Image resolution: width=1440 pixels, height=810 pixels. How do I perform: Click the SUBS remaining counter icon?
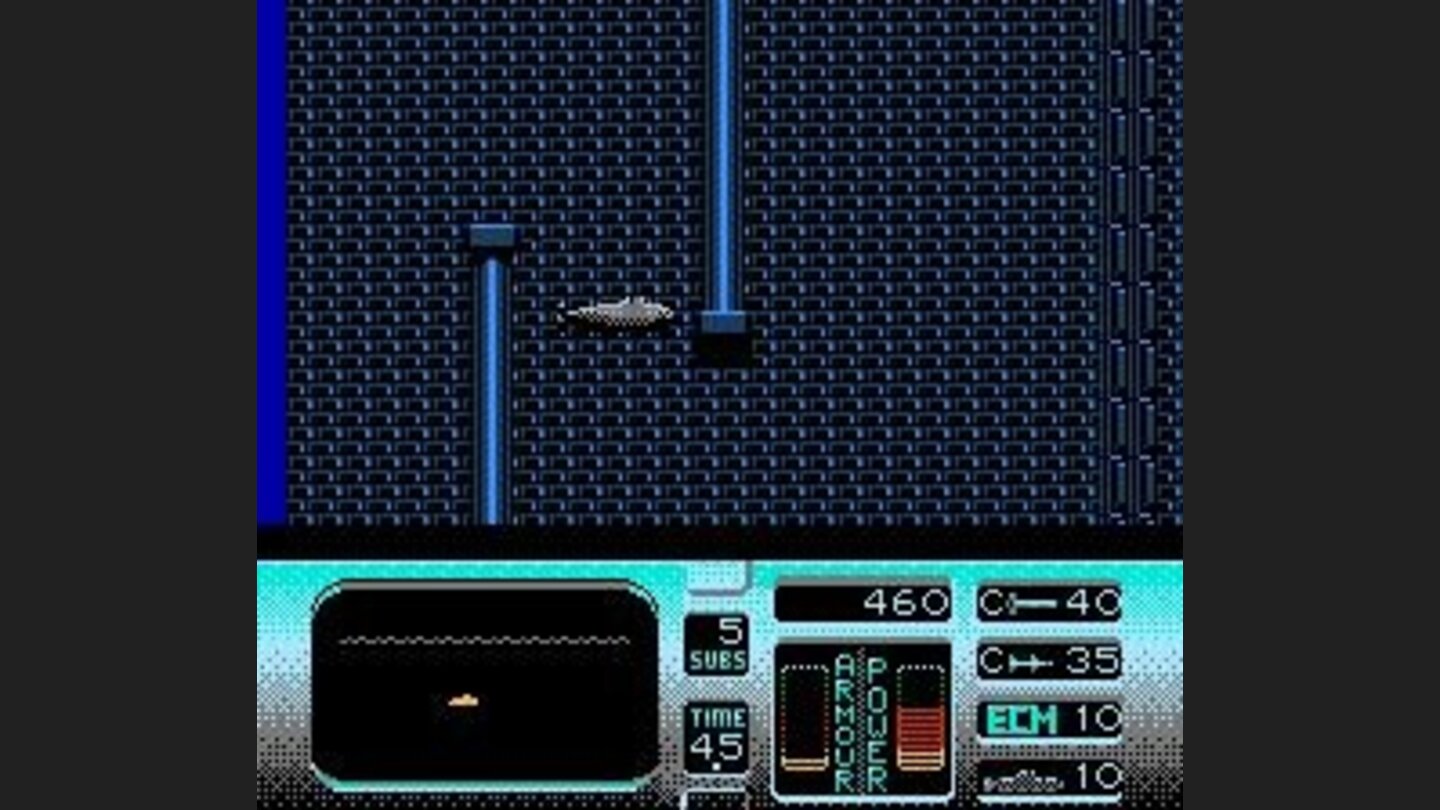pos(718,645)
